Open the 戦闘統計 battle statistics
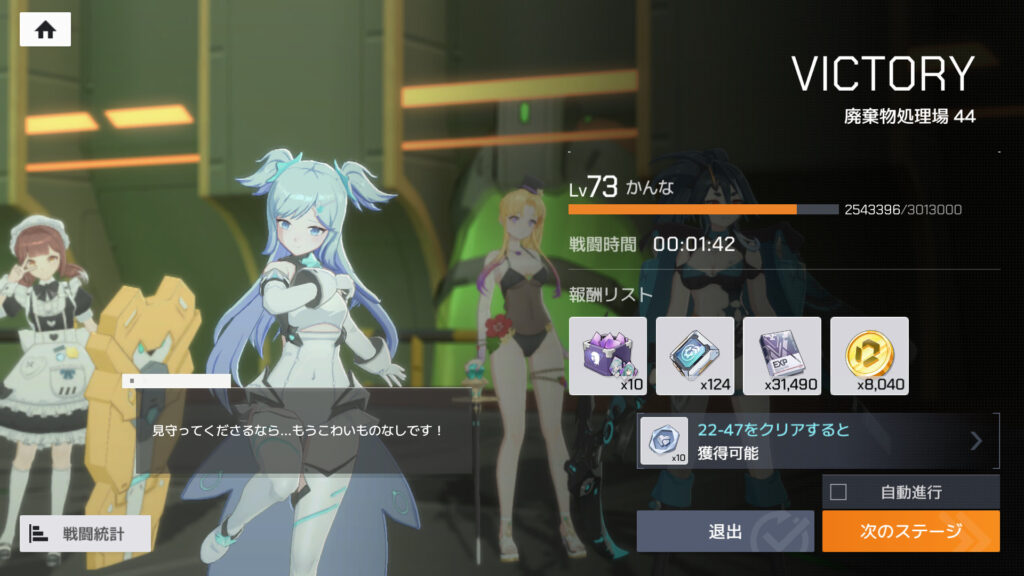The width and height of the screenshot is (1024, 576). tap(85, 533)
